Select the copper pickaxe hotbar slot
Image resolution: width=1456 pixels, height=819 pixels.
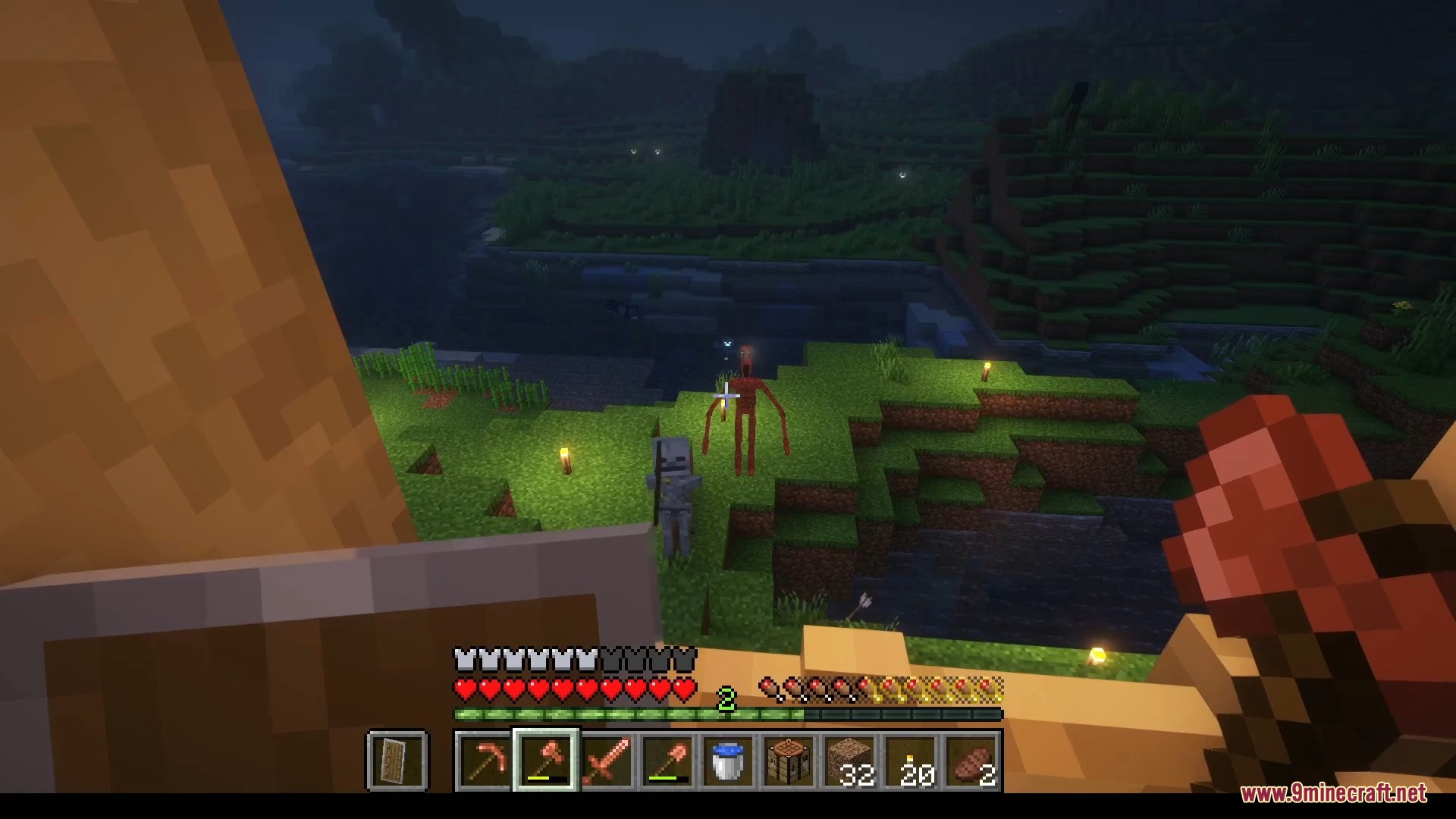point(485,761)
